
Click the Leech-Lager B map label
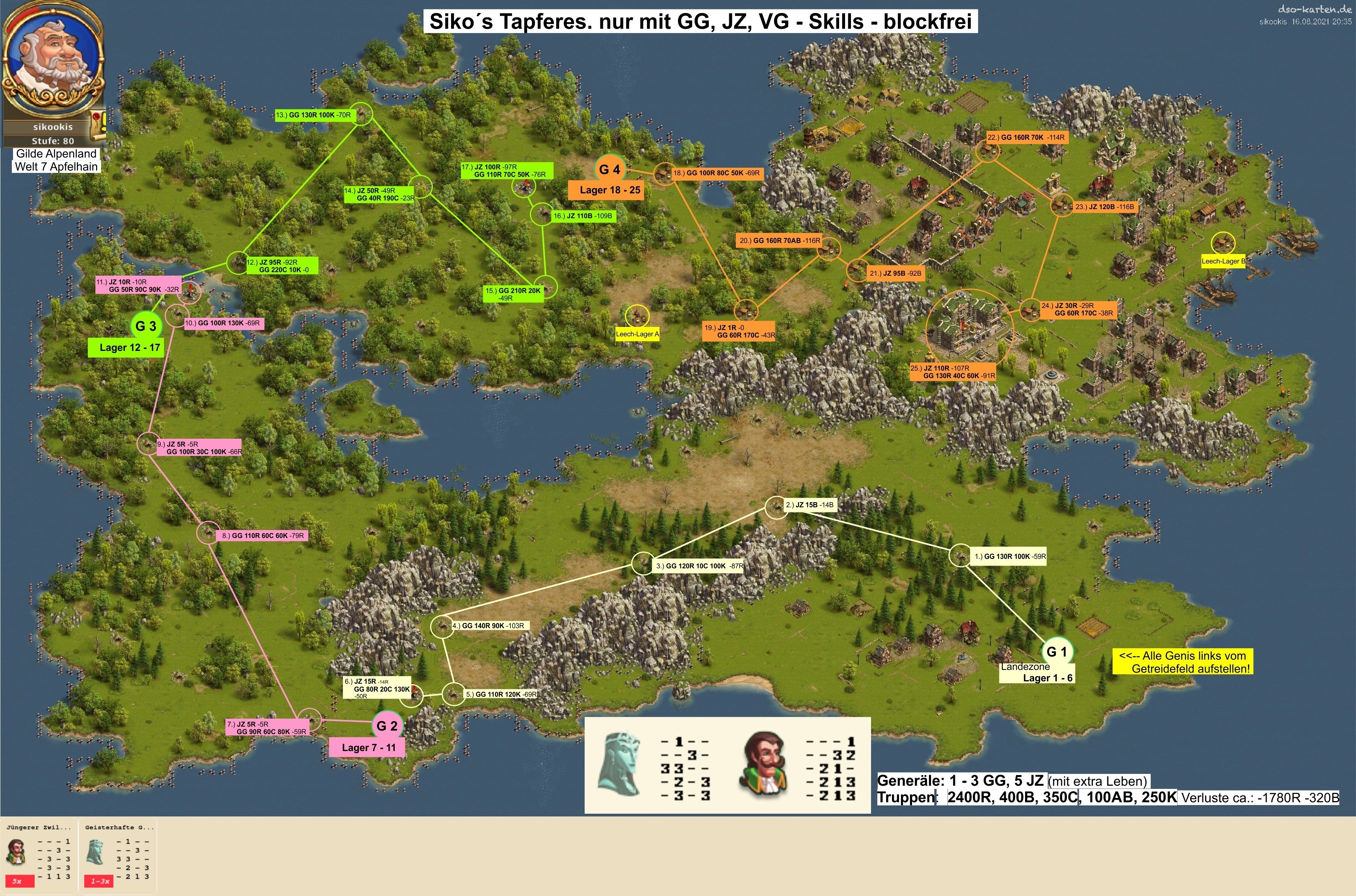click(x=1223, y=261)
